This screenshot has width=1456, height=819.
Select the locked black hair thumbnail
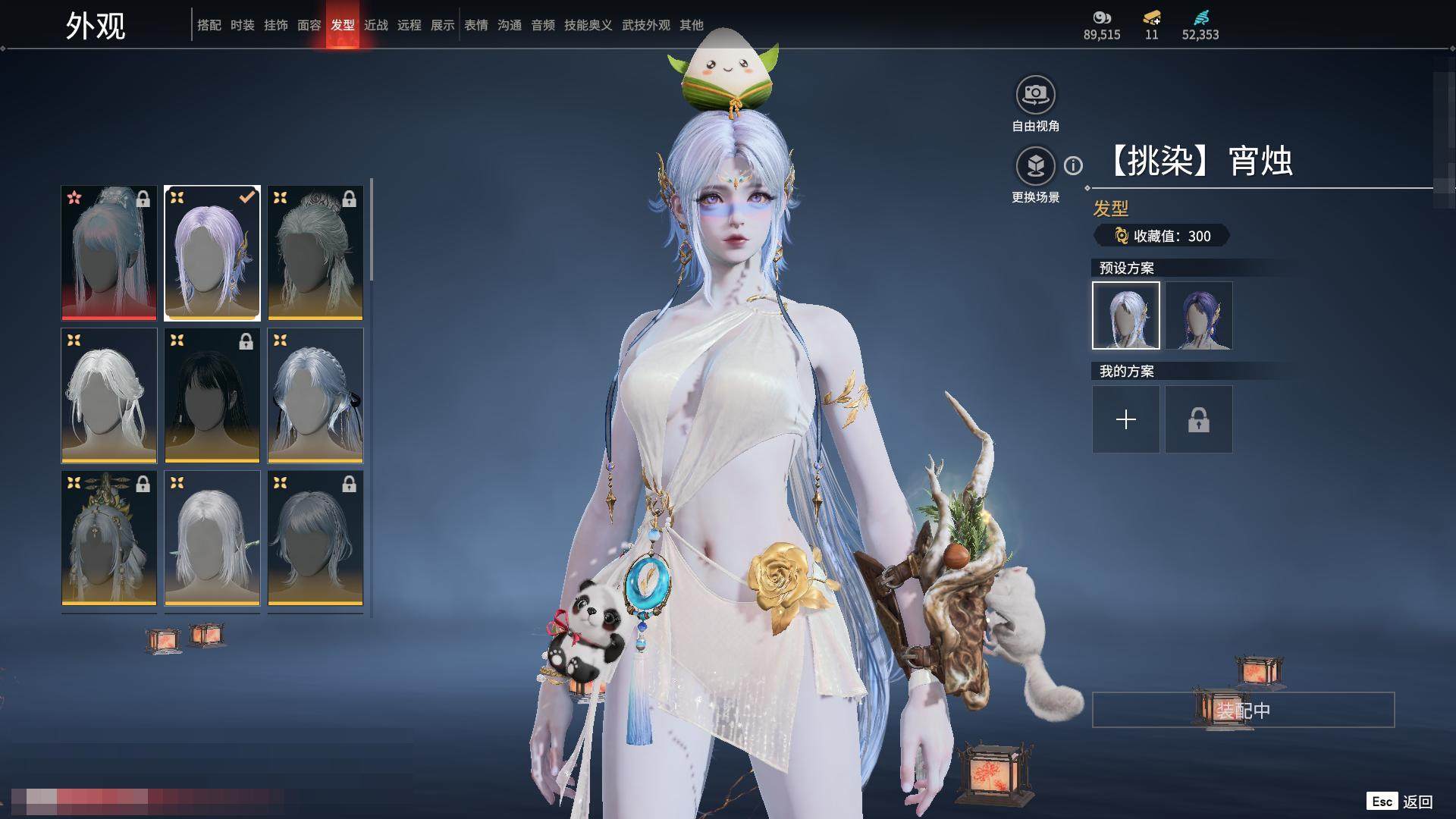point(212,395)
